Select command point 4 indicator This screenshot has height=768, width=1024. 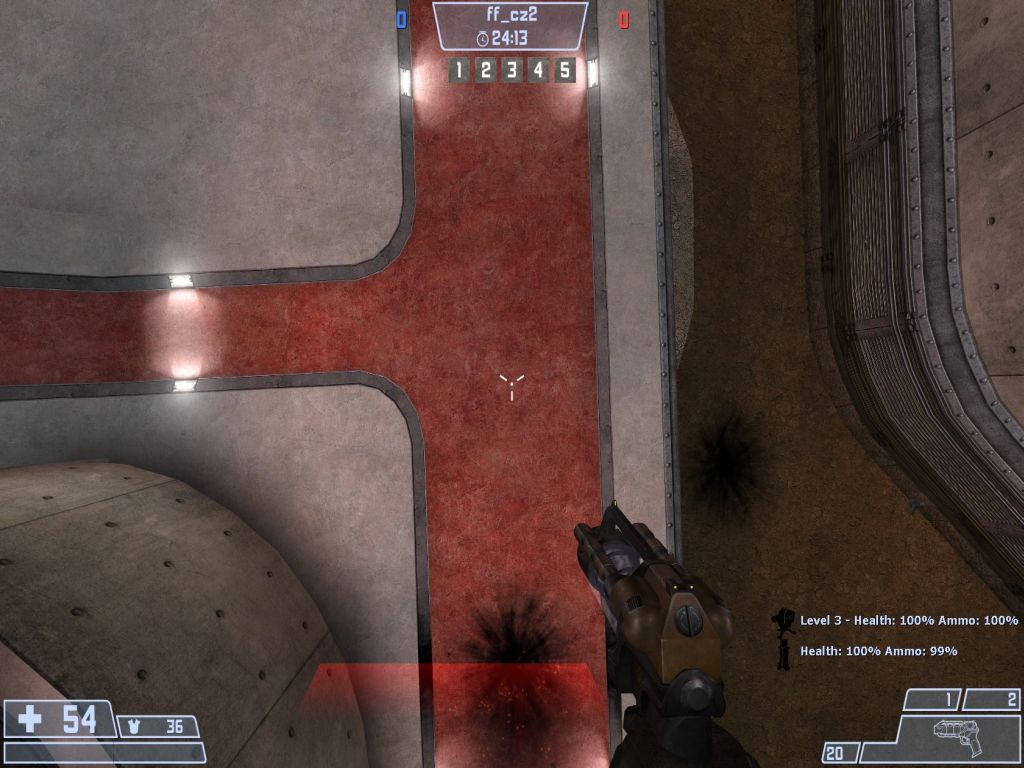pyautogui.click(x=538, y=70)
